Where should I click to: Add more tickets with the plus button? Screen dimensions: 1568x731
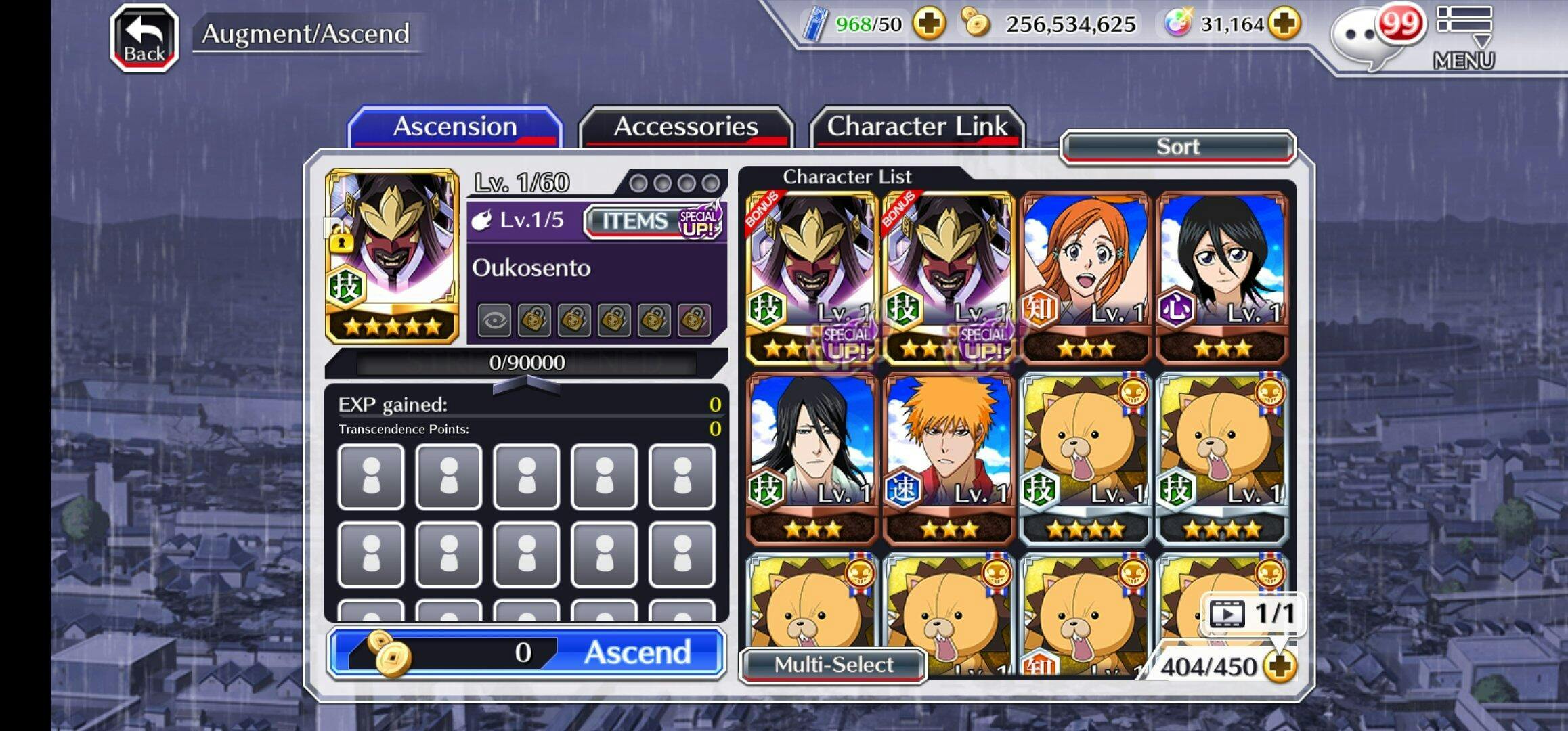tap(928, 24)
